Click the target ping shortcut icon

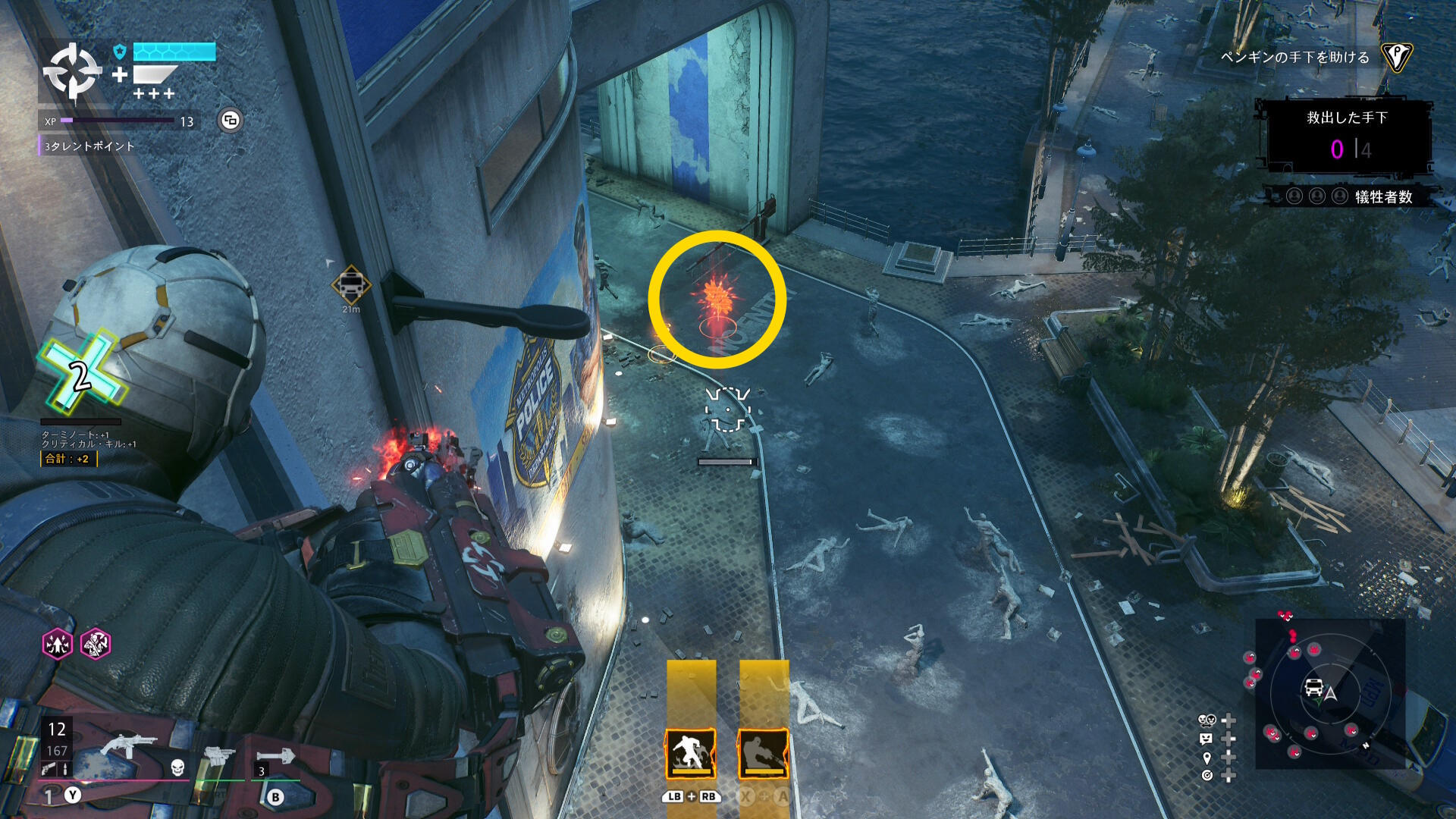(x=1207, y=775)
